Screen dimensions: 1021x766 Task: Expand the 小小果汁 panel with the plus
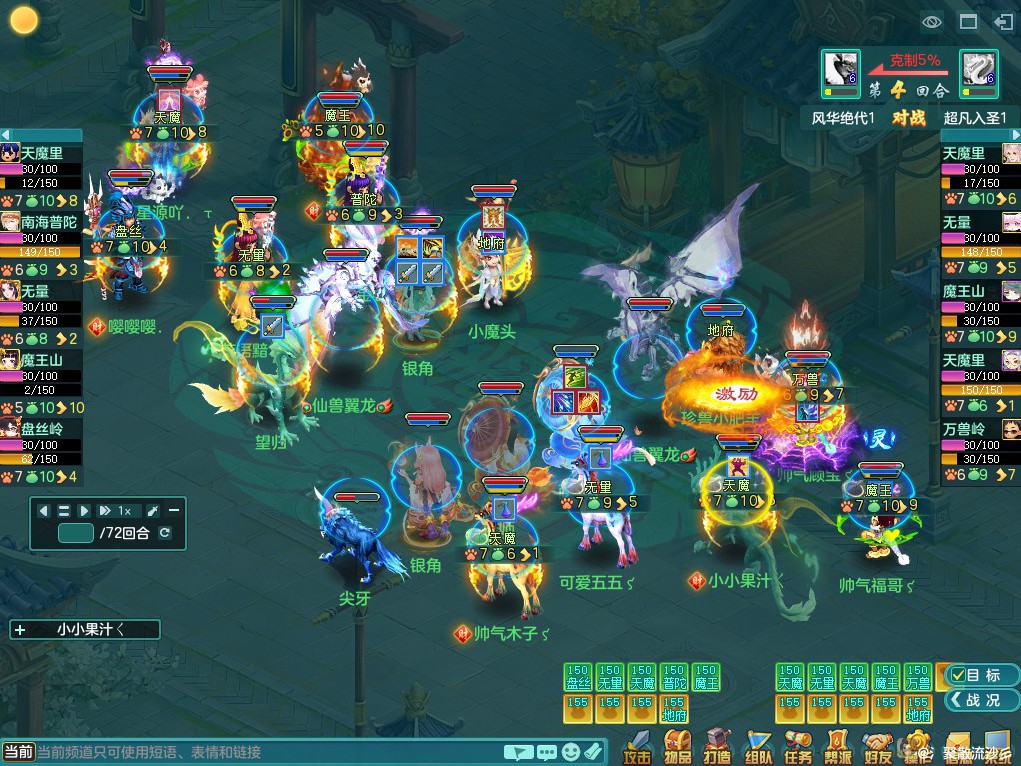[20, 630]
